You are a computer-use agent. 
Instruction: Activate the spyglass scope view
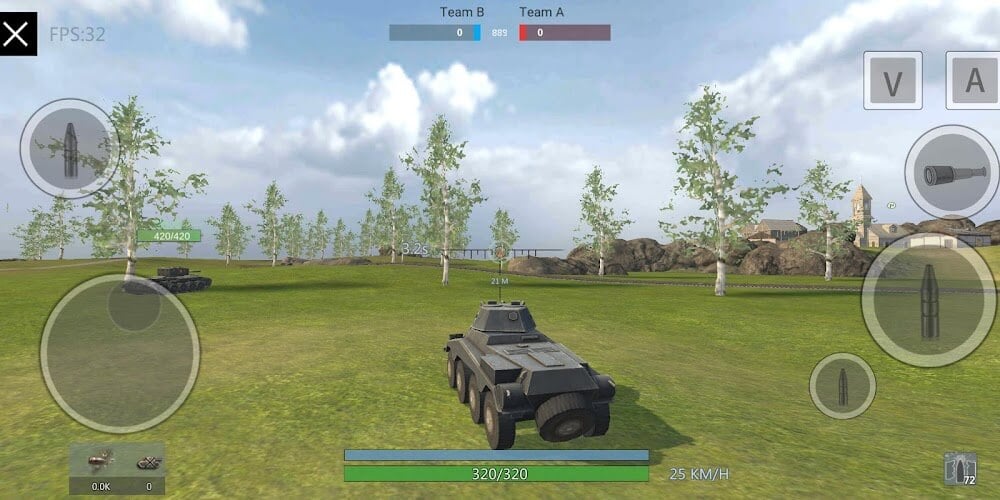coord(951,172)
